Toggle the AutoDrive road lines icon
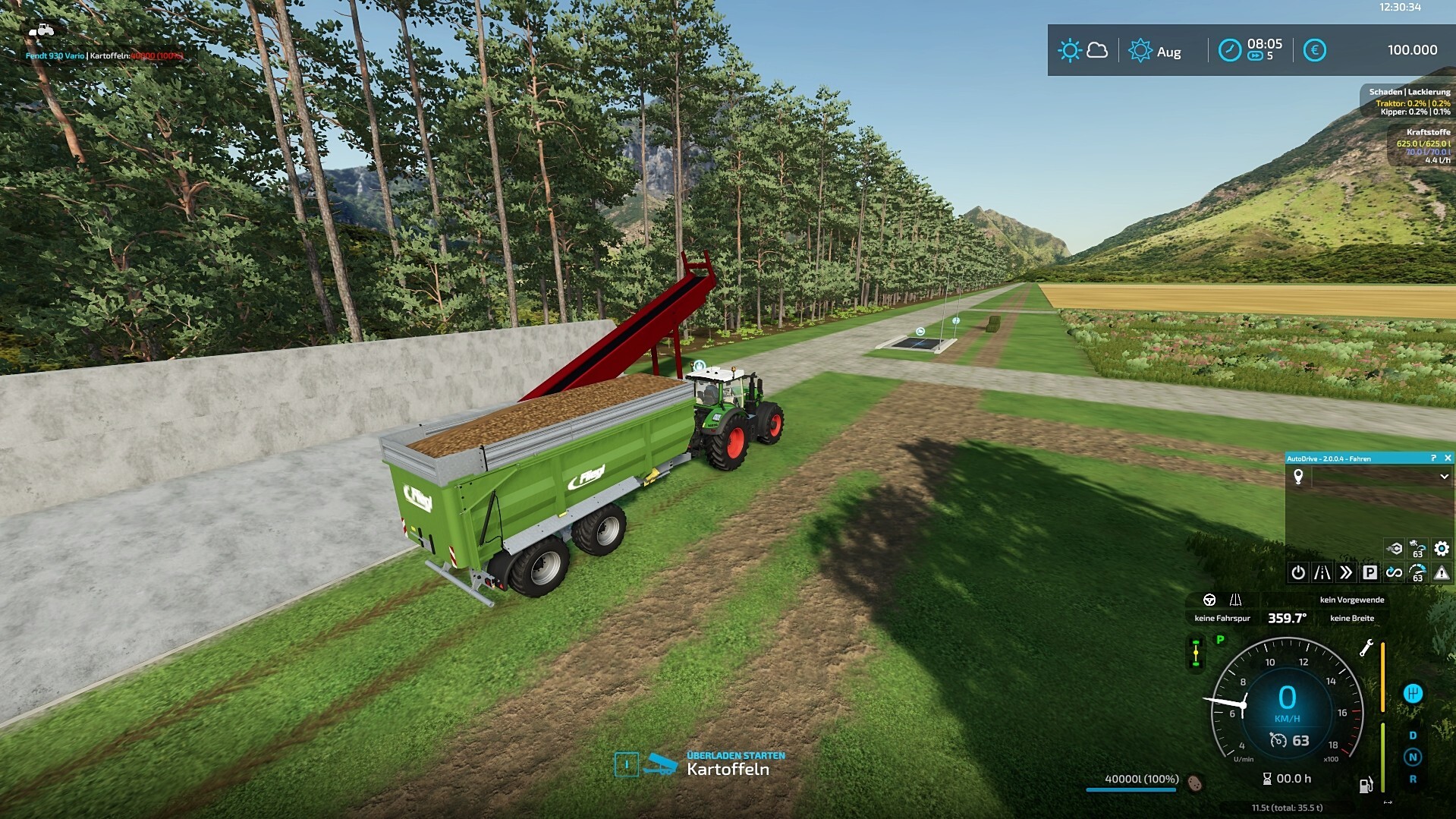Viewport: 1456px width, 819px height. [x=1322, y=572]
